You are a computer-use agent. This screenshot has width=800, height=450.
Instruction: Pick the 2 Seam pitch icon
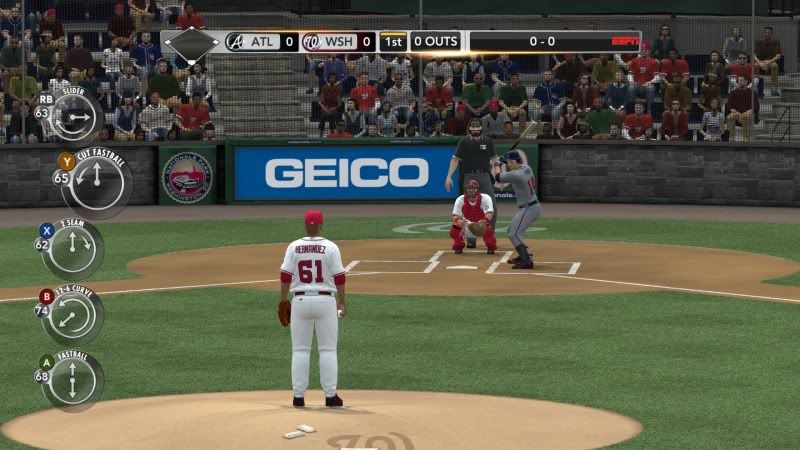[x=72, y=248]
